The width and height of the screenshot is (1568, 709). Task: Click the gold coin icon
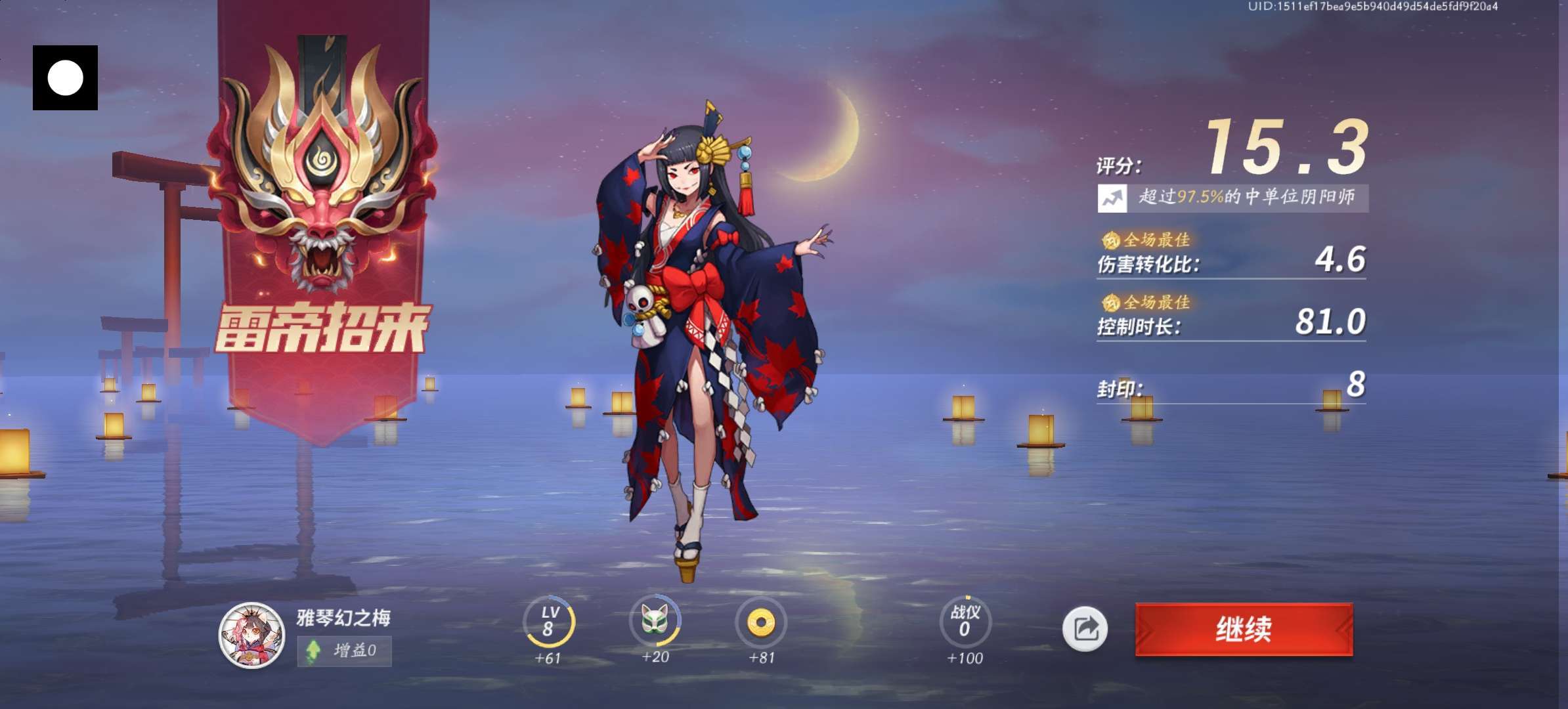pos(761,621)
